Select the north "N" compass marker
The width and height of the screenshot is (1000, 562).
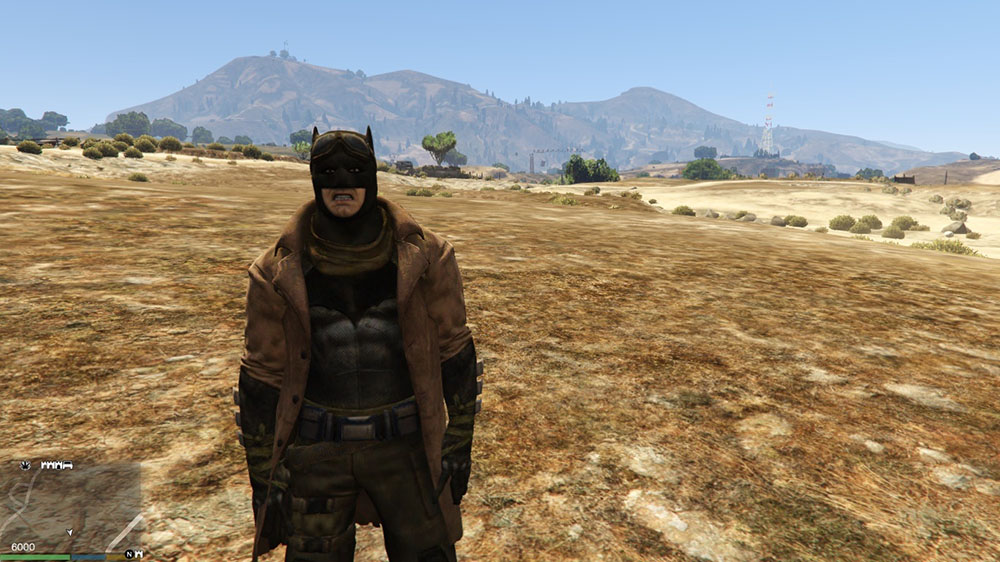(x=129, y=553)
